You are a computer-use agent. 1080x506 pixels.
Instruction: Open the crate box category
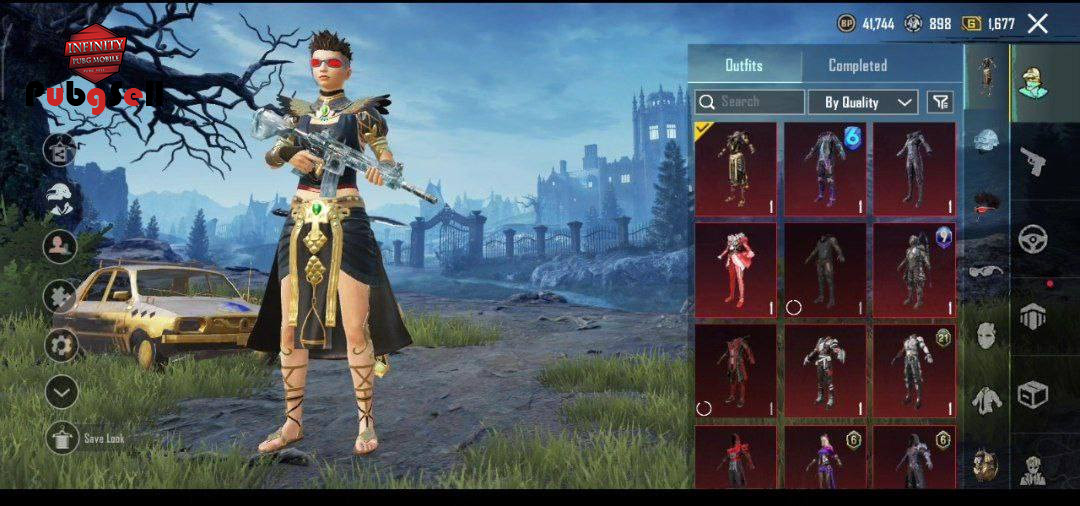point(1033,395)
